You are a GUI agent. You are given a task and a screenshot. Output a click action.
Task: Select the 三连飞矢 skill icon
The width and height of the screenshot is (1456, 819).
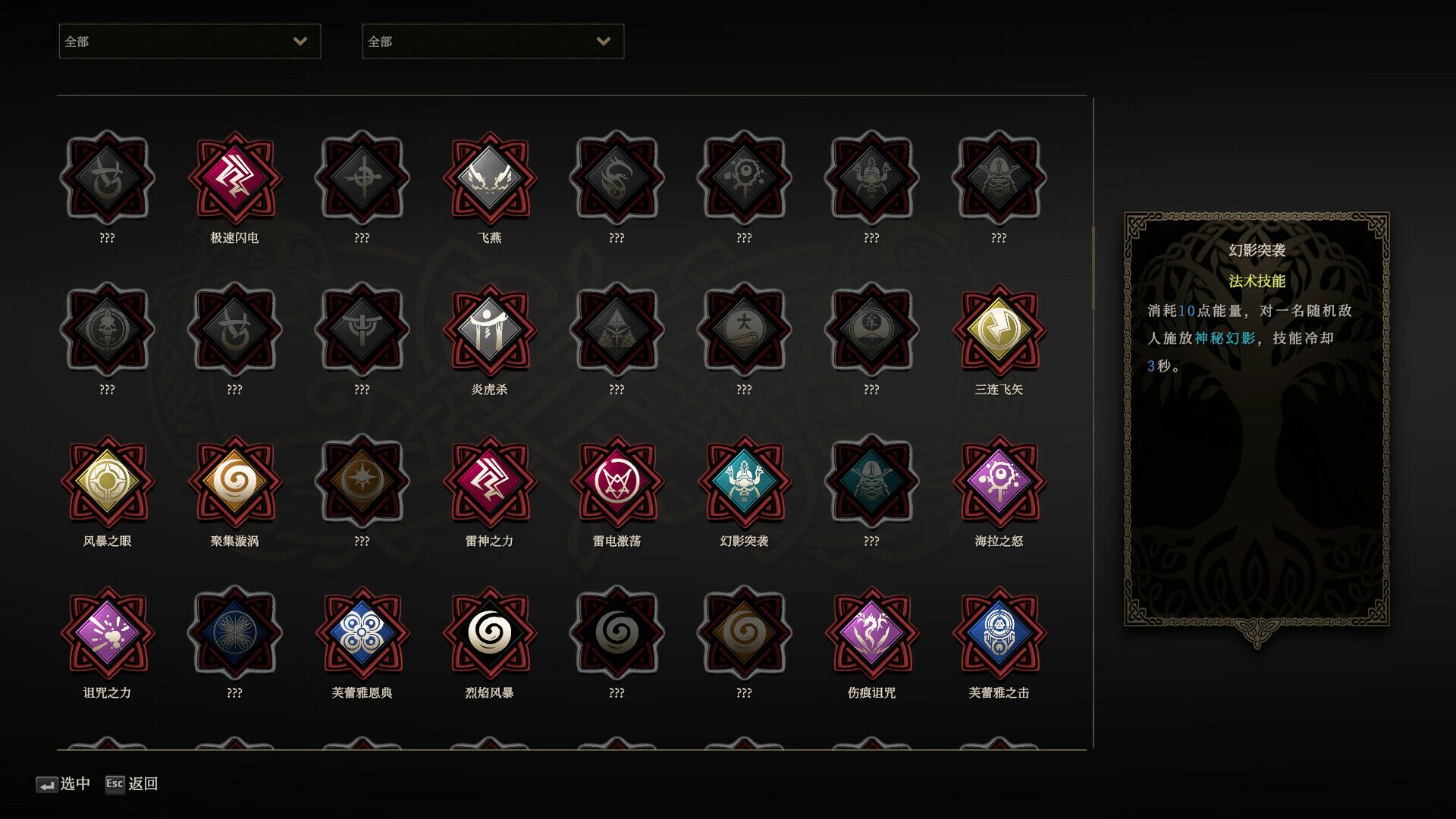[x=999, y=330]
